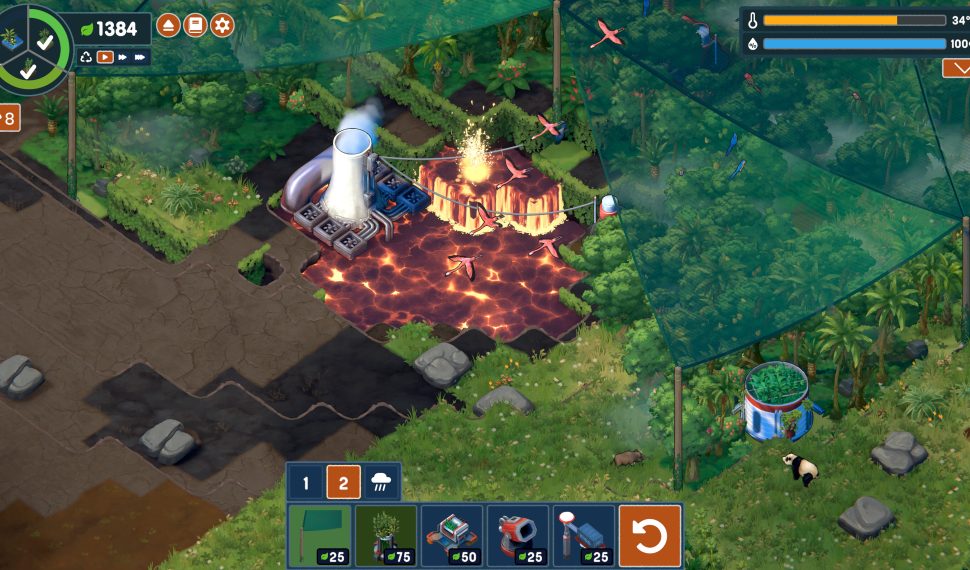The height and width of the screenshot is (570, 970).
Task: Switch to building tab 1
Action: coord(306,484)
